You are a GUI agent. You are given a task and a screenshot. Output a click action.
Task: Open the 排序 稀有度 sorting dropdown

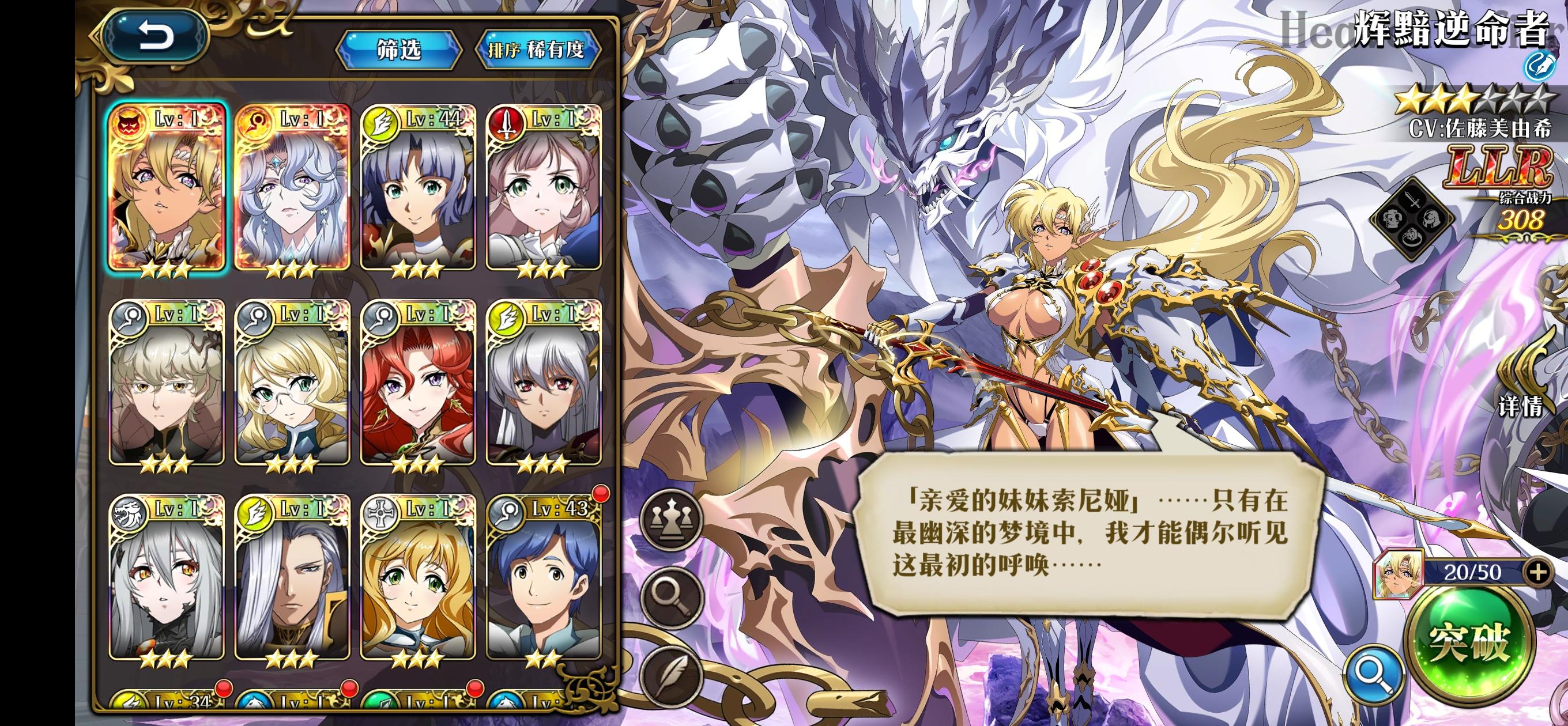point(538,52)
